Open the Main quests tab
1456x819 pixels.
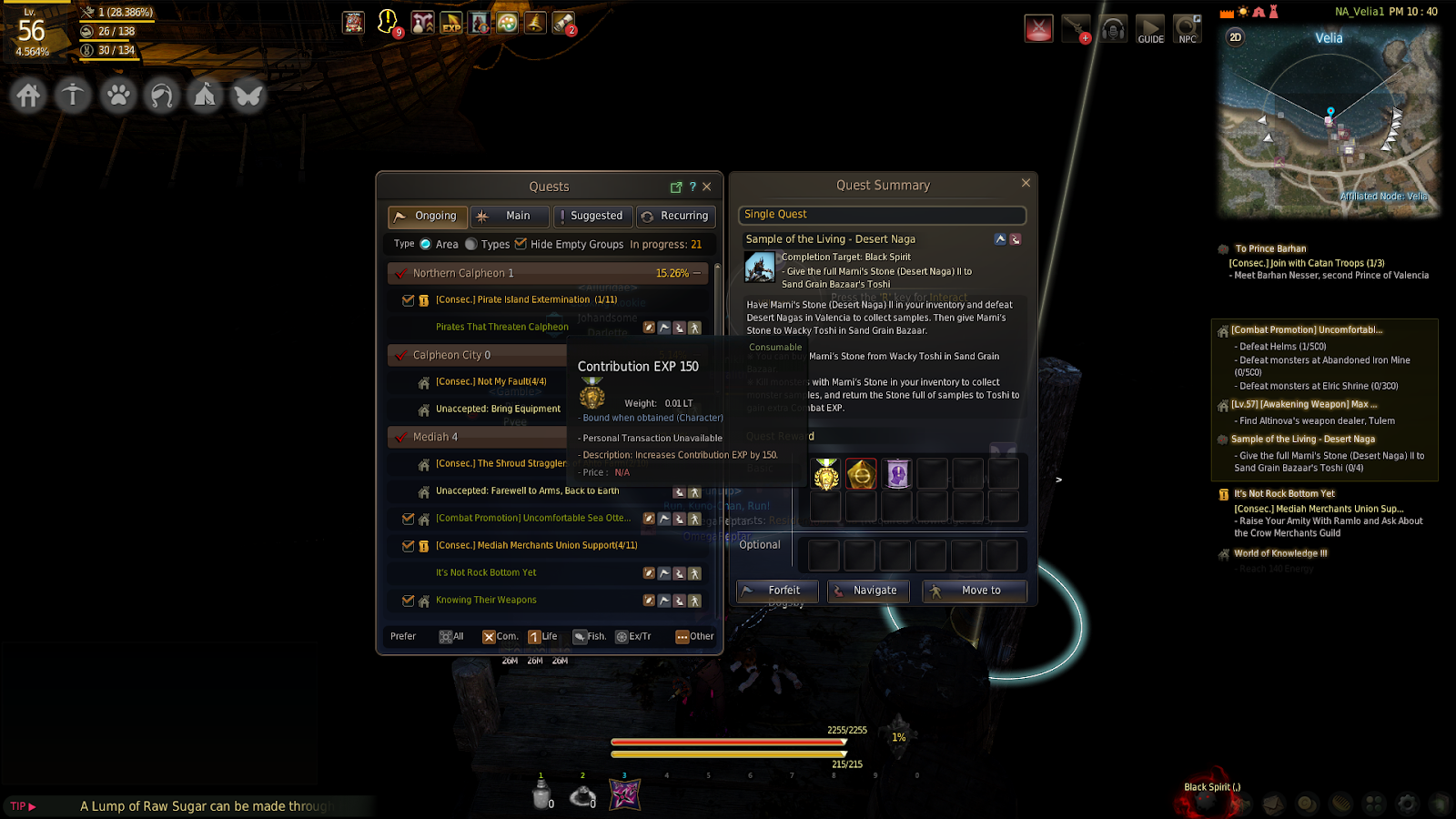click(510, 217)
